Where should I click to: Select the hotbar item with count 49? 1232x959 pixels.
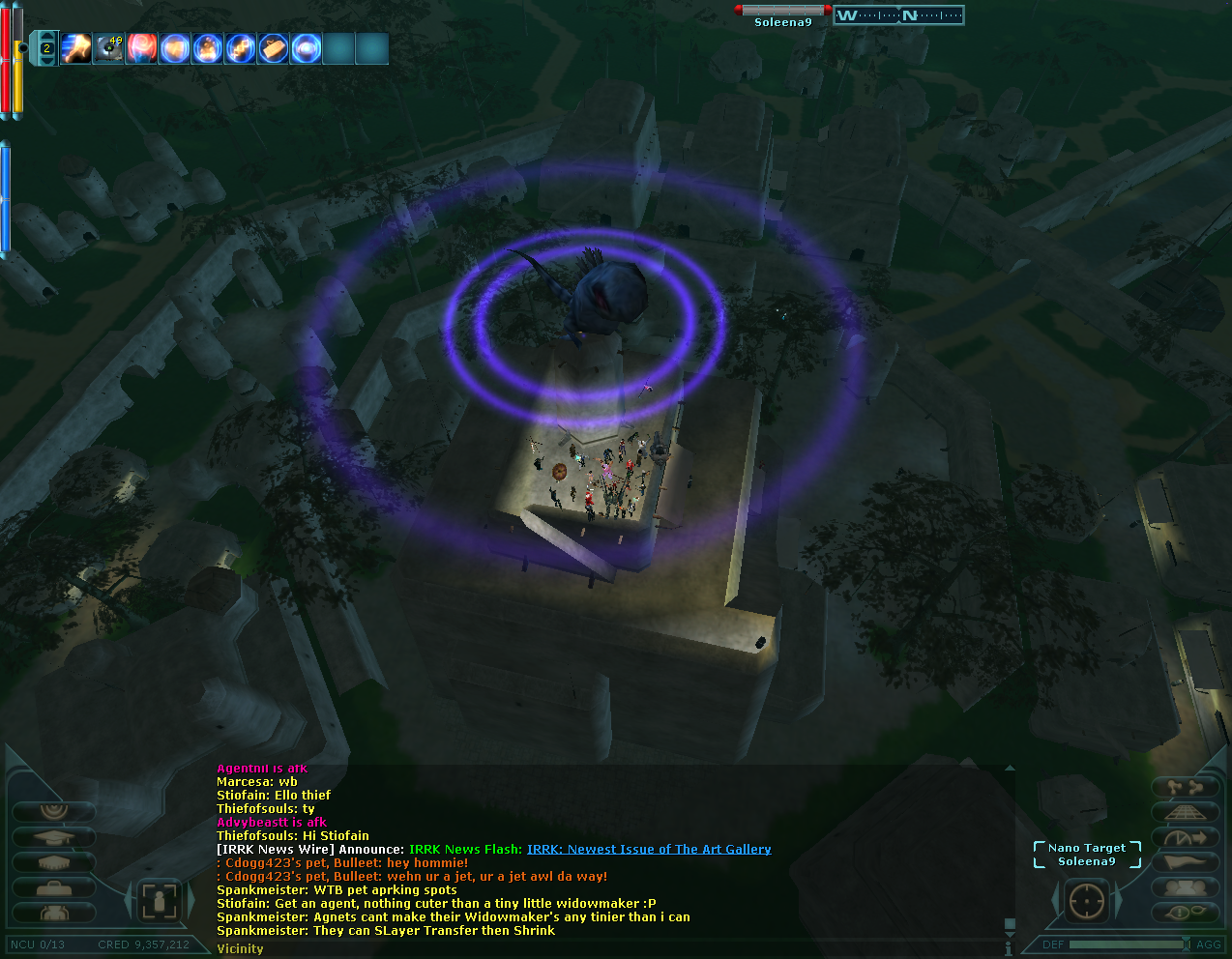pos(108,48)
